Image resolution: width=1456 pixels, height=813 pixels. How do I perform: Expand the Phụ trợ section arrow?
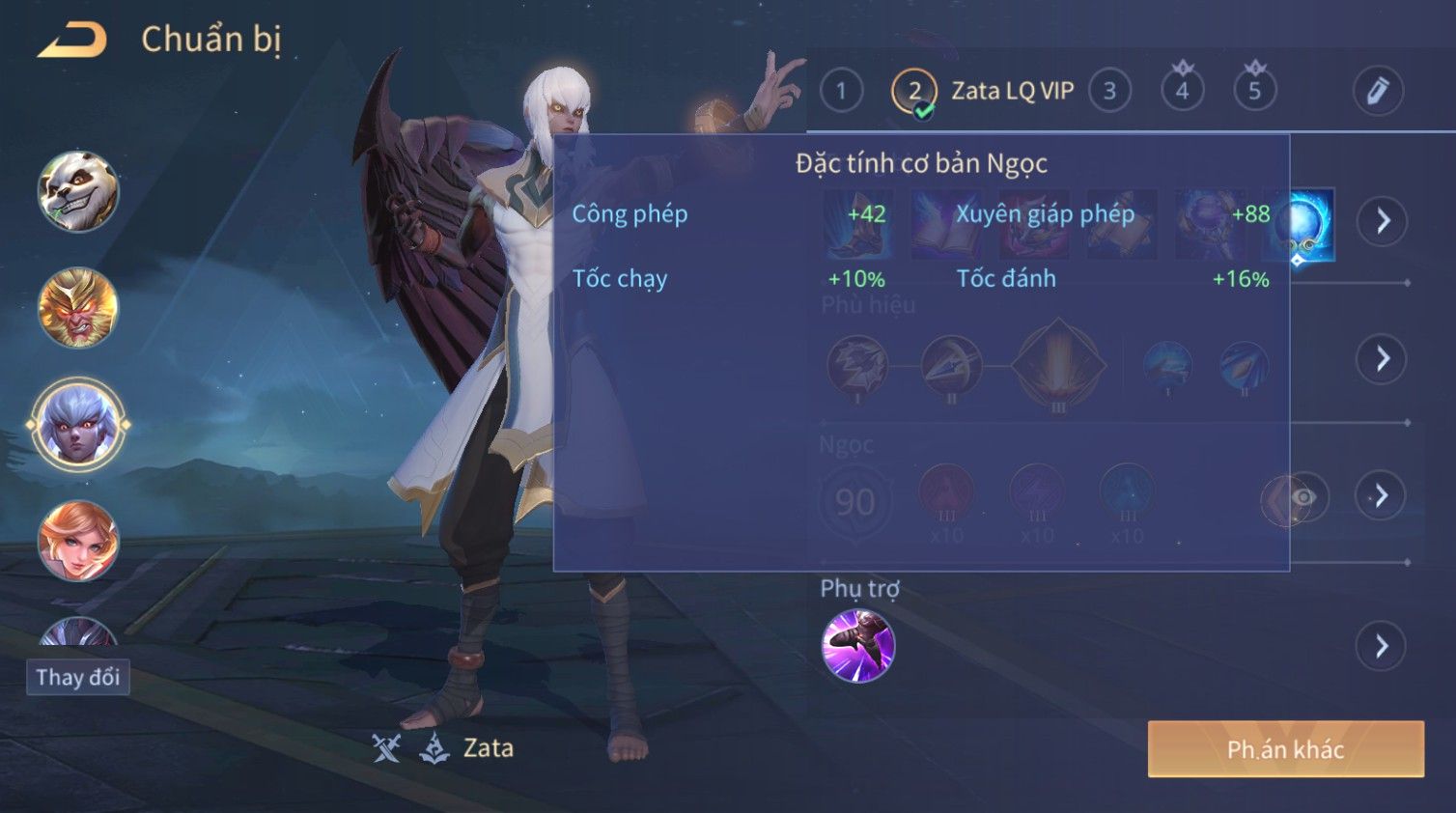(1382, 646)
